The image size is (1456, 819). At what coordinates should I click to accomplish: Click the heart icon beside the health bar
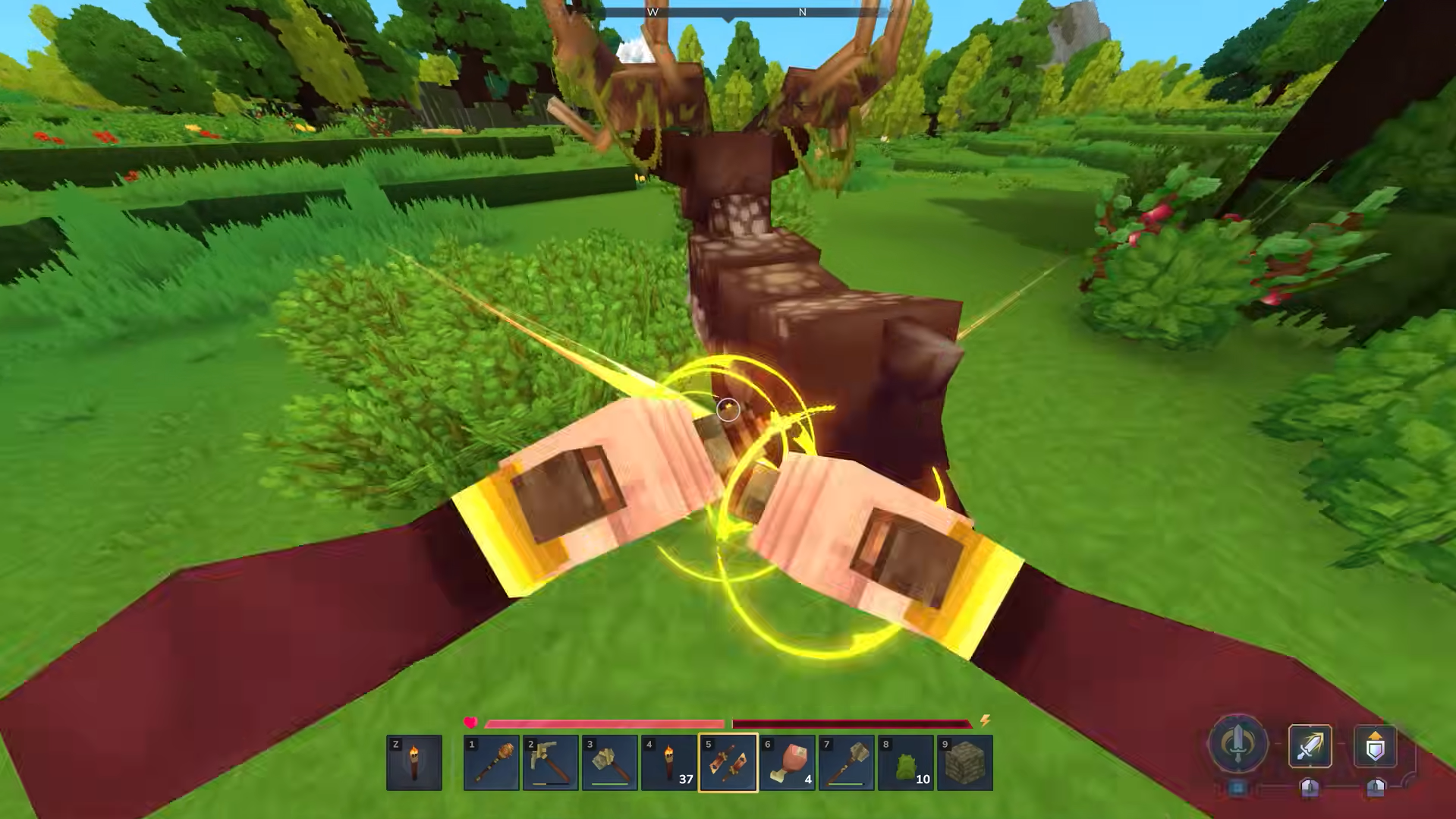coord(470,723)
